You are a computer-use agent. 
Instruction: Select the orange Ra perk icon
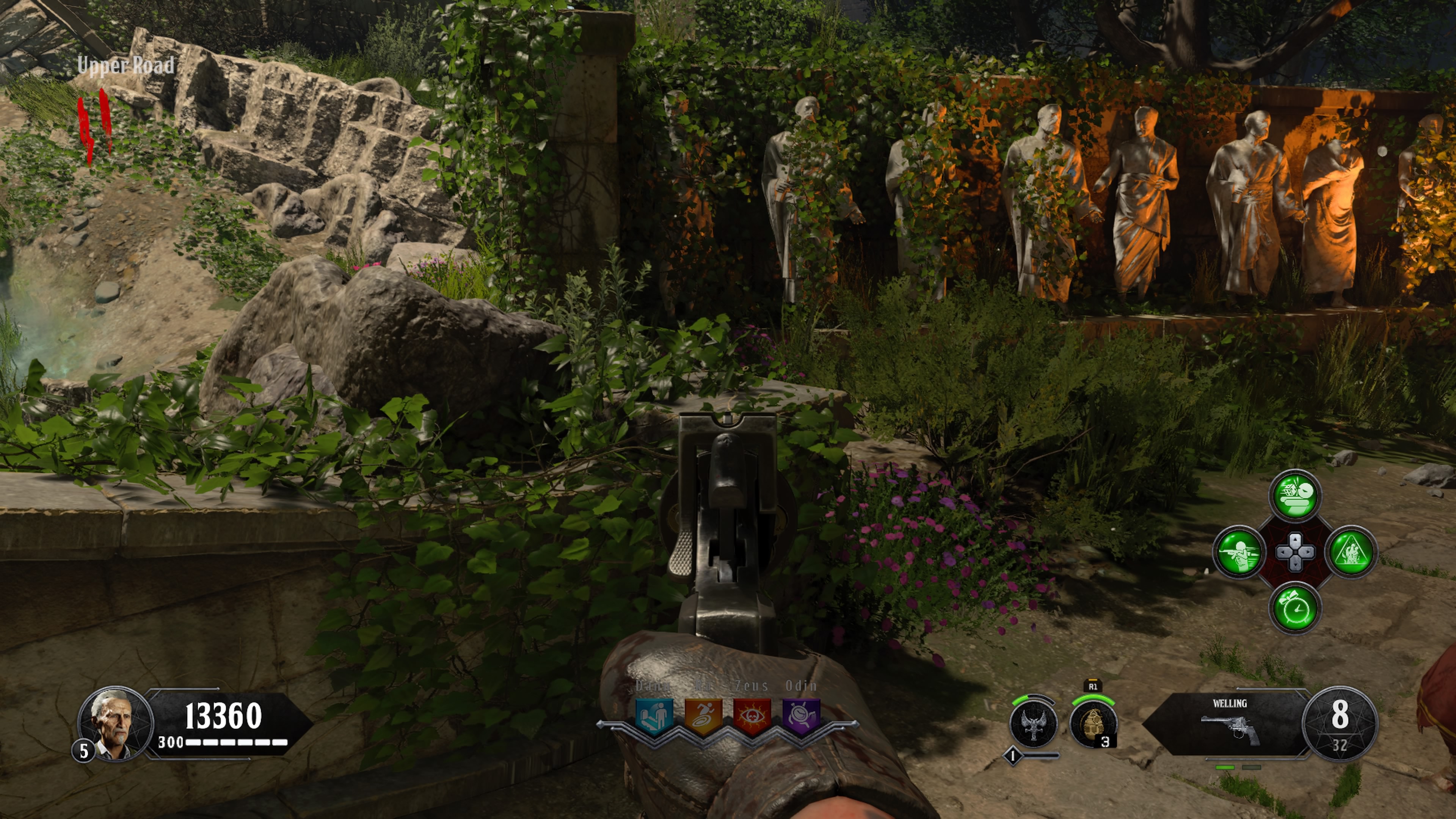pos(703,716)
